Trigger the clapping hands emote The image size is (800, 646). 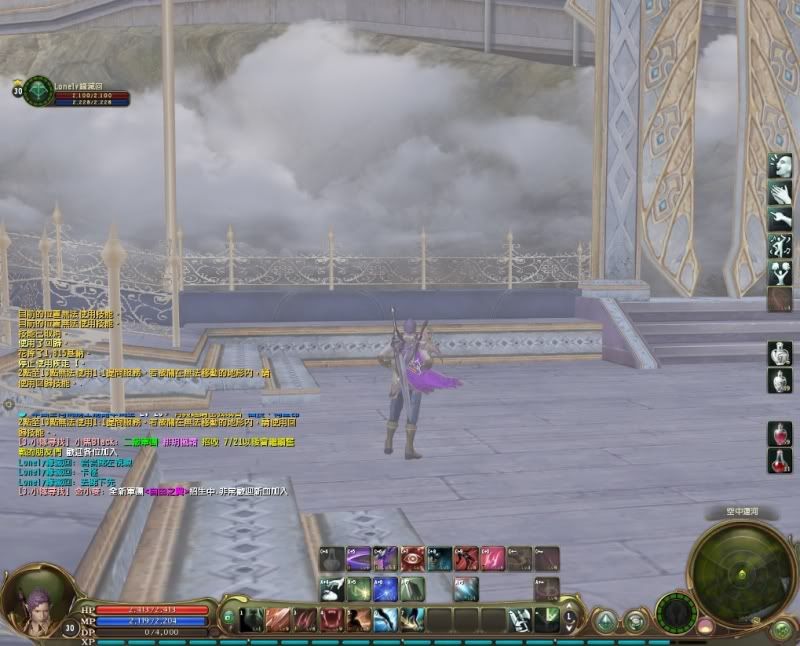click(x=780, y=192)
